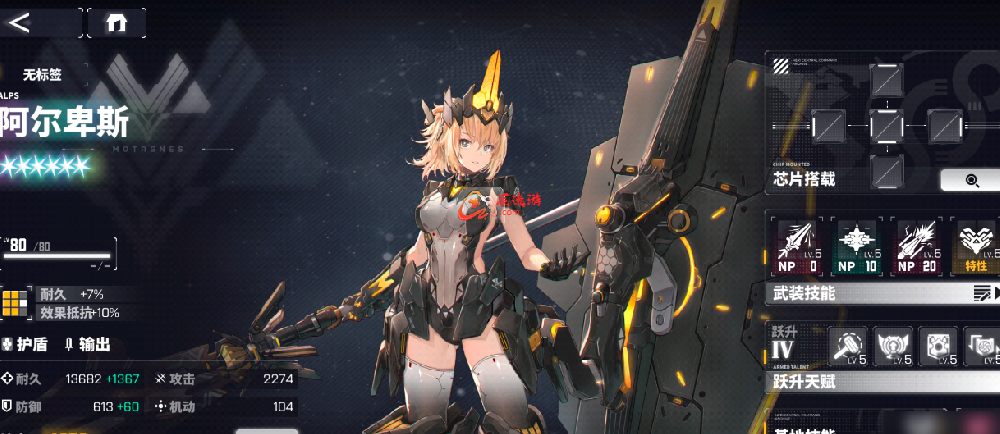Open the 特性 trait skill icon

point(975,246)
